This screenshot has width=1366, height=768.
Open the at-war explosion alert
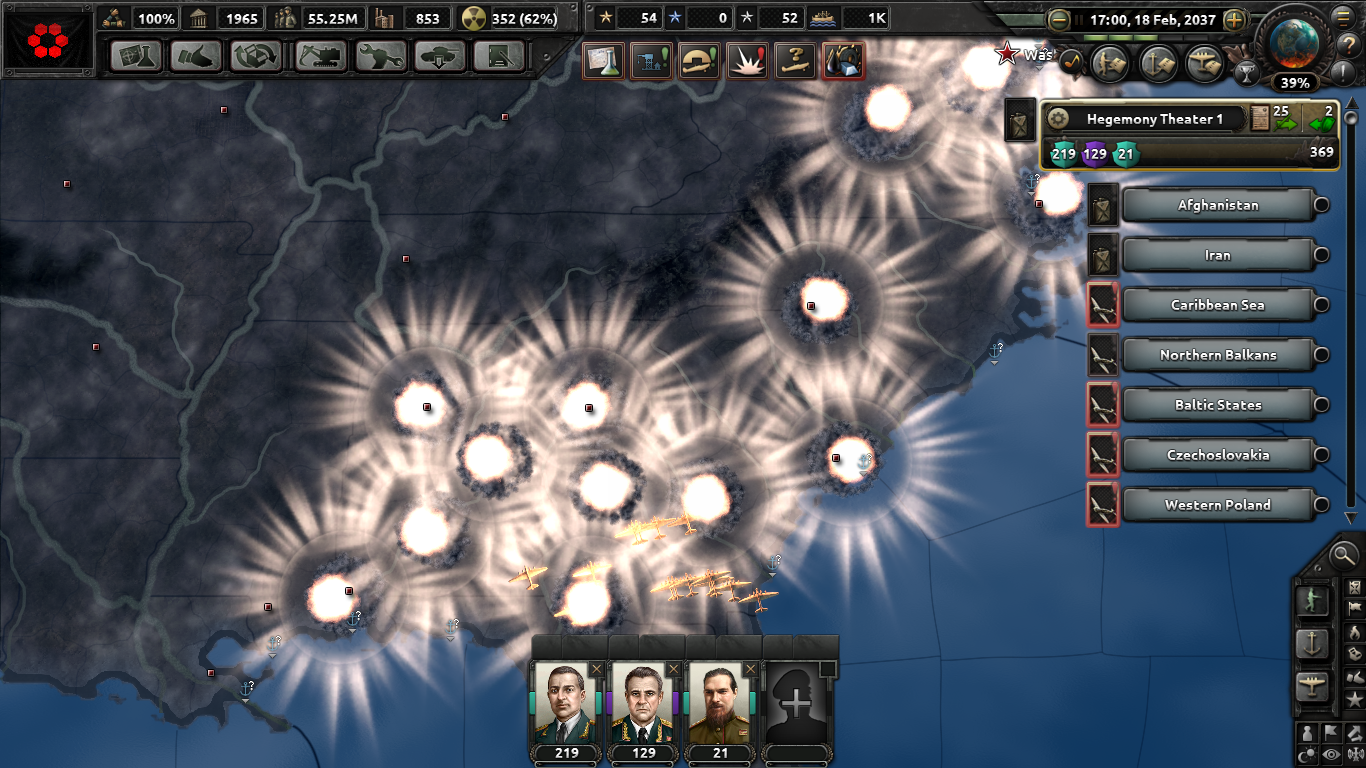click(746, 60)
